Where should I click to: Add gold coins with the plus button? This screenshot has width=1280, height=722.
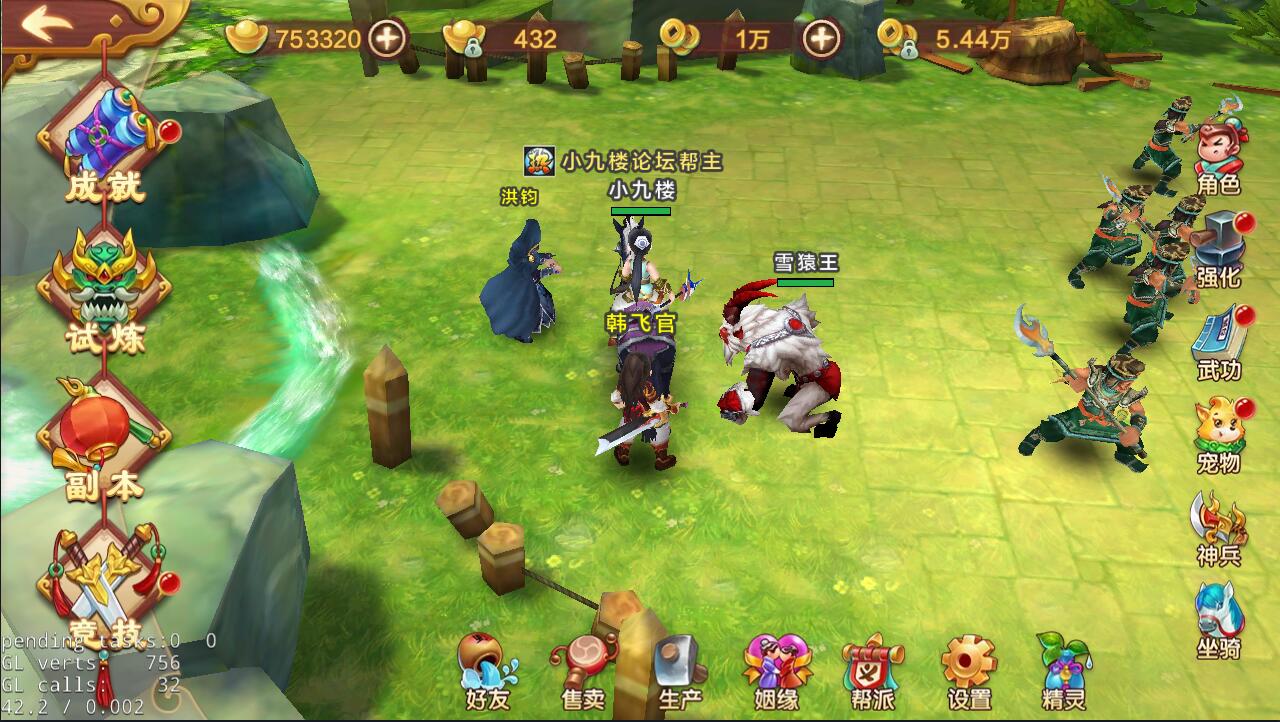[822, 40]
